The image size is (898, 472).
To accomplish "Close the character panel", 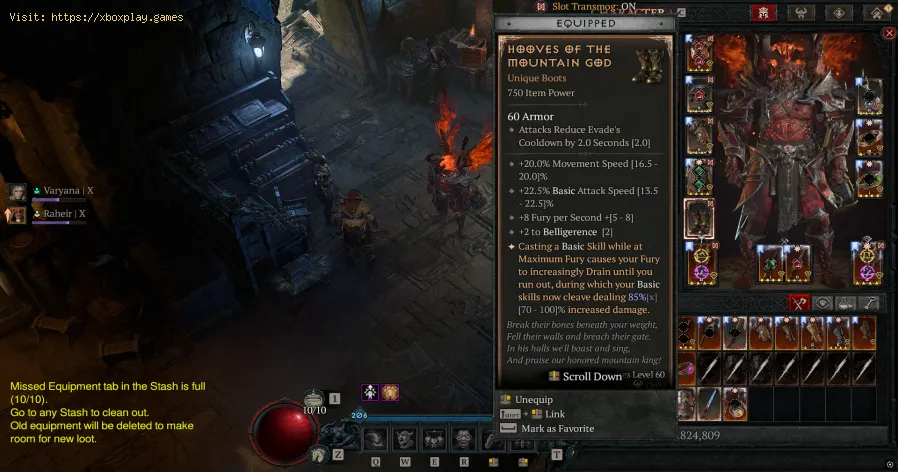I will pos(889,33).
